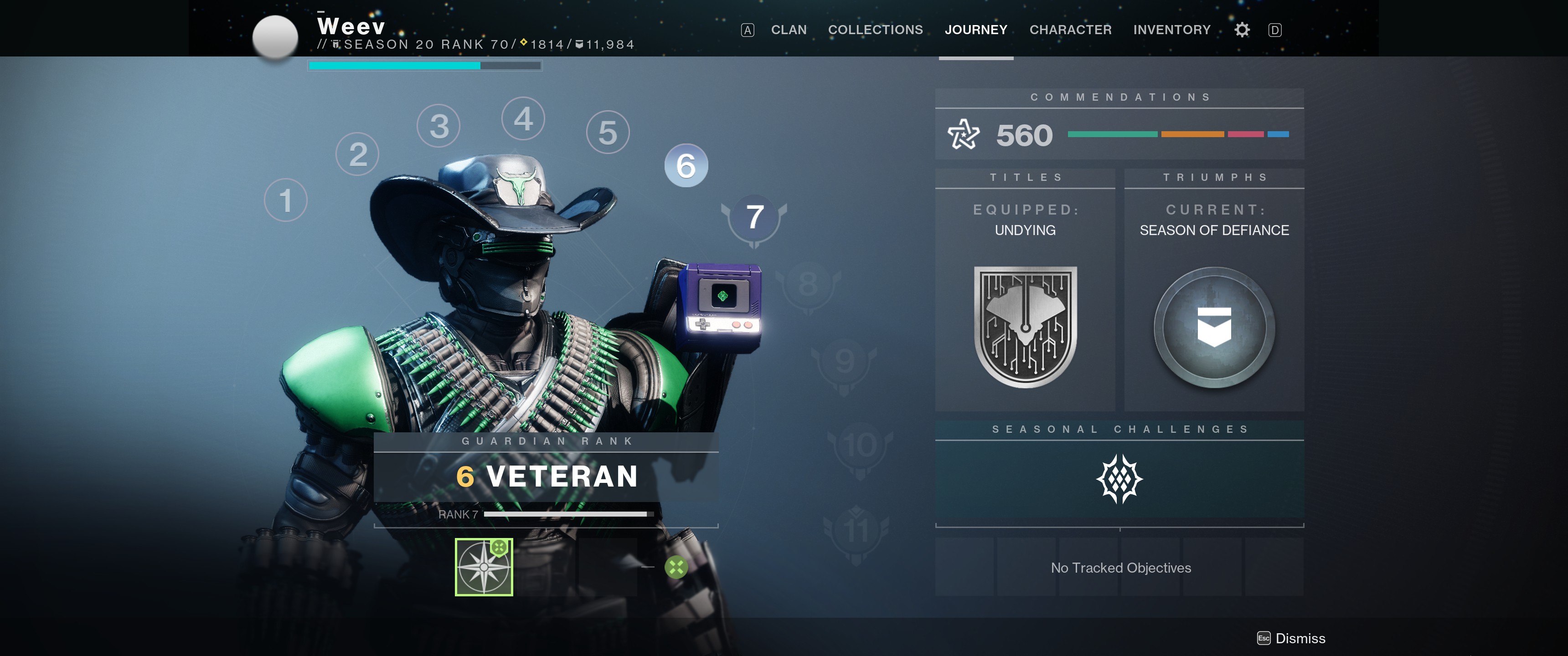Open the Clan tab

coord(788,30)
